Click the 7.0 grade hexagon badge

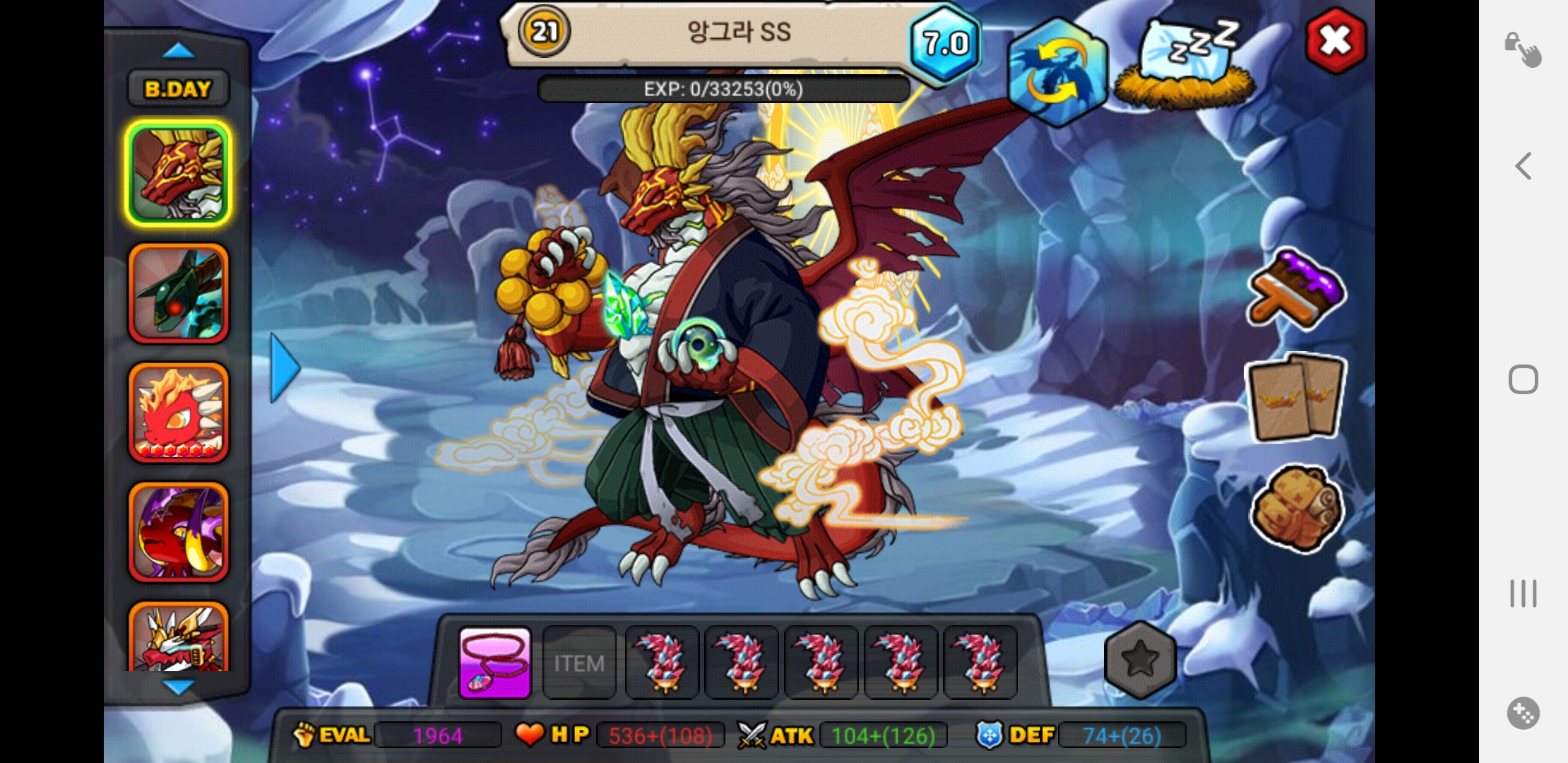click(x=945, y=44)
